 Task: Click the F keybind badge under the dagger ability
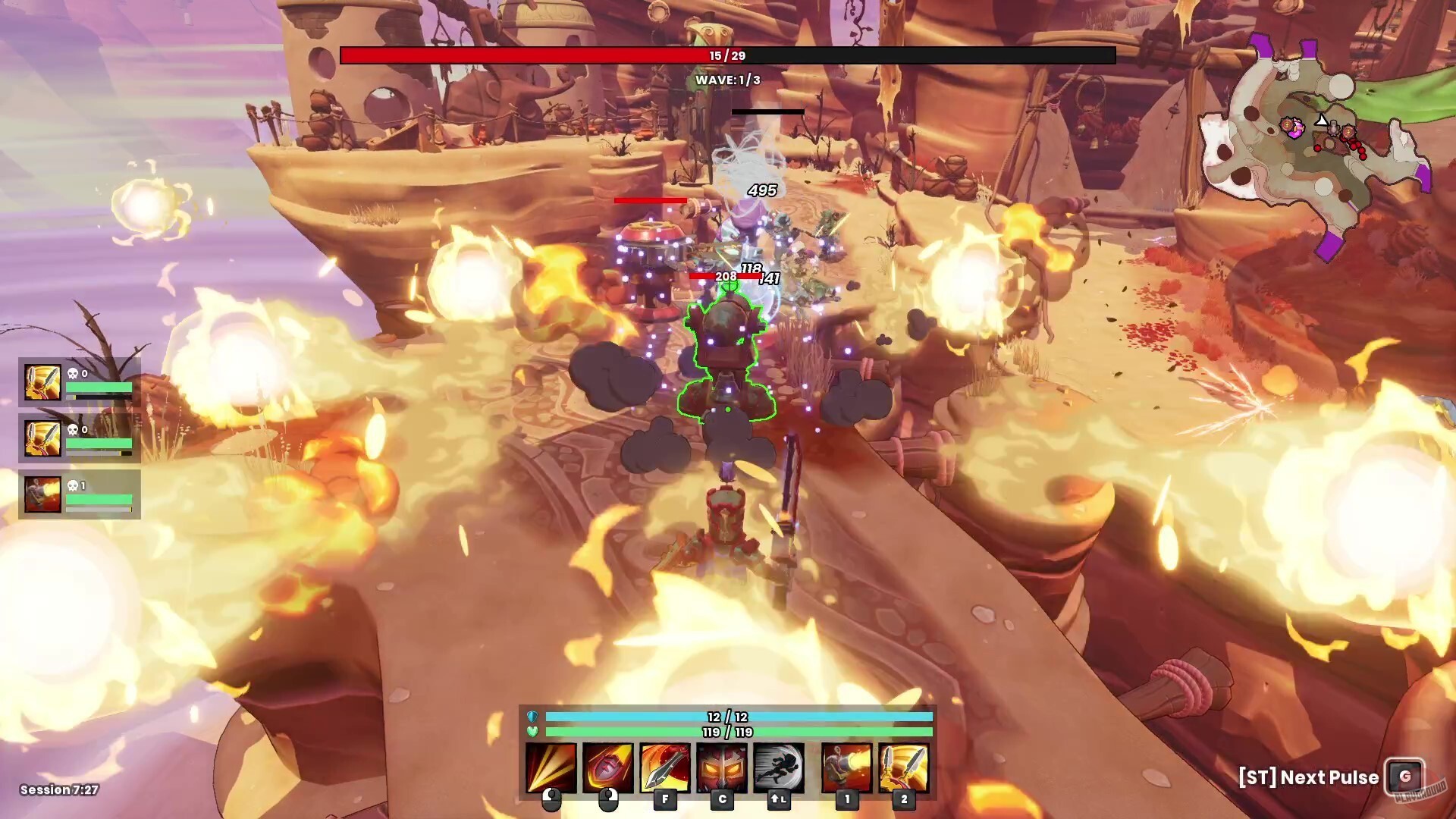click(x=665, y=800)
